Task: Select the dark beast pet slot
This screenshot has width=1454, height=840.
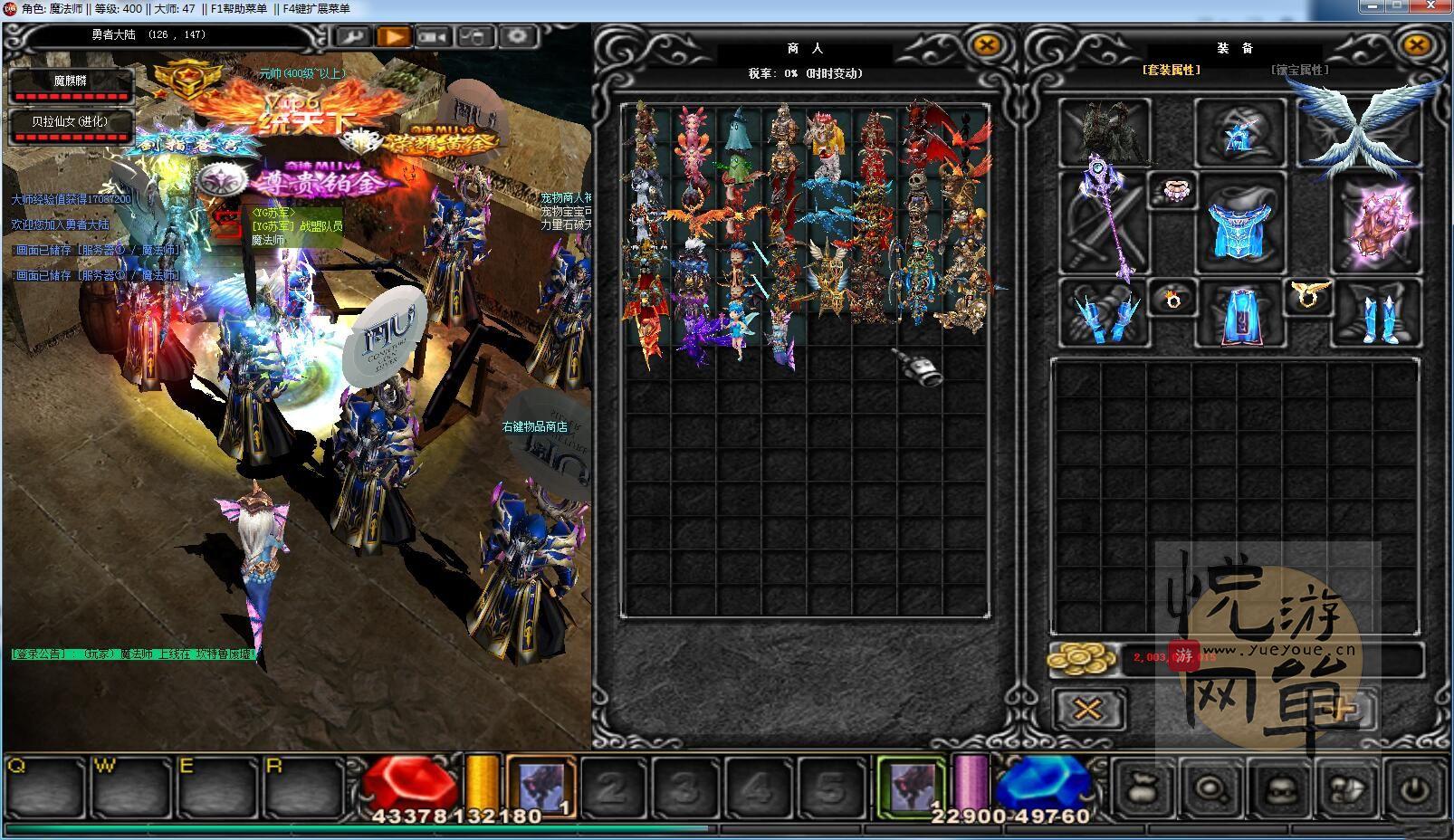Action: (x=1105, y=133)
